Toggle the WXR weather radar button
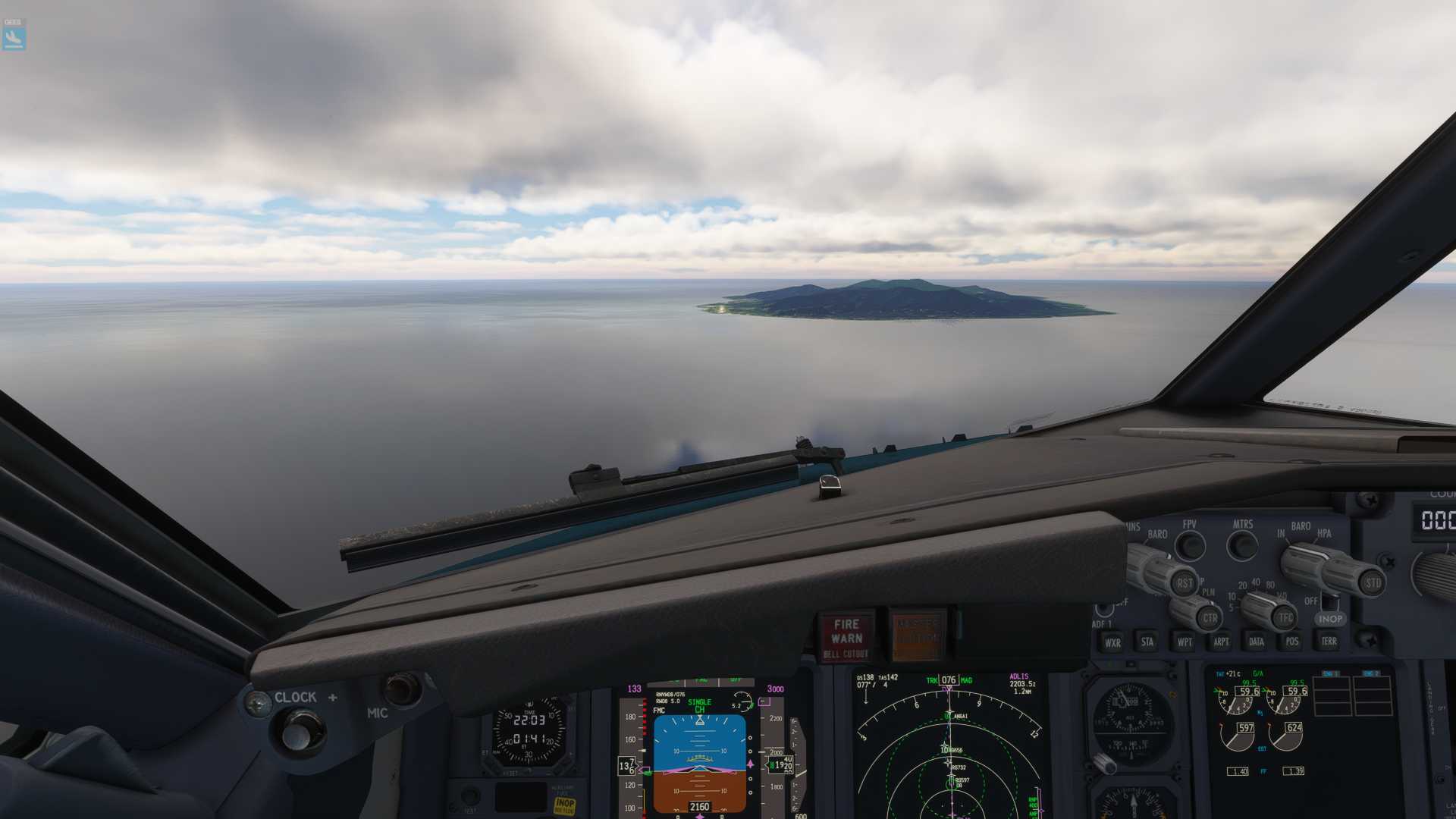 [1112, 642]
